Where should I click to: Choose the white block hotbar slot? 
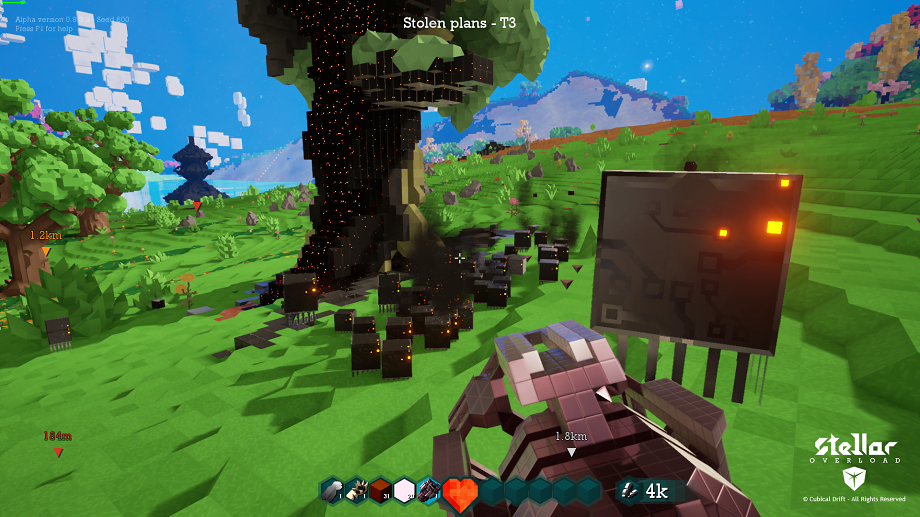point(404,490)
